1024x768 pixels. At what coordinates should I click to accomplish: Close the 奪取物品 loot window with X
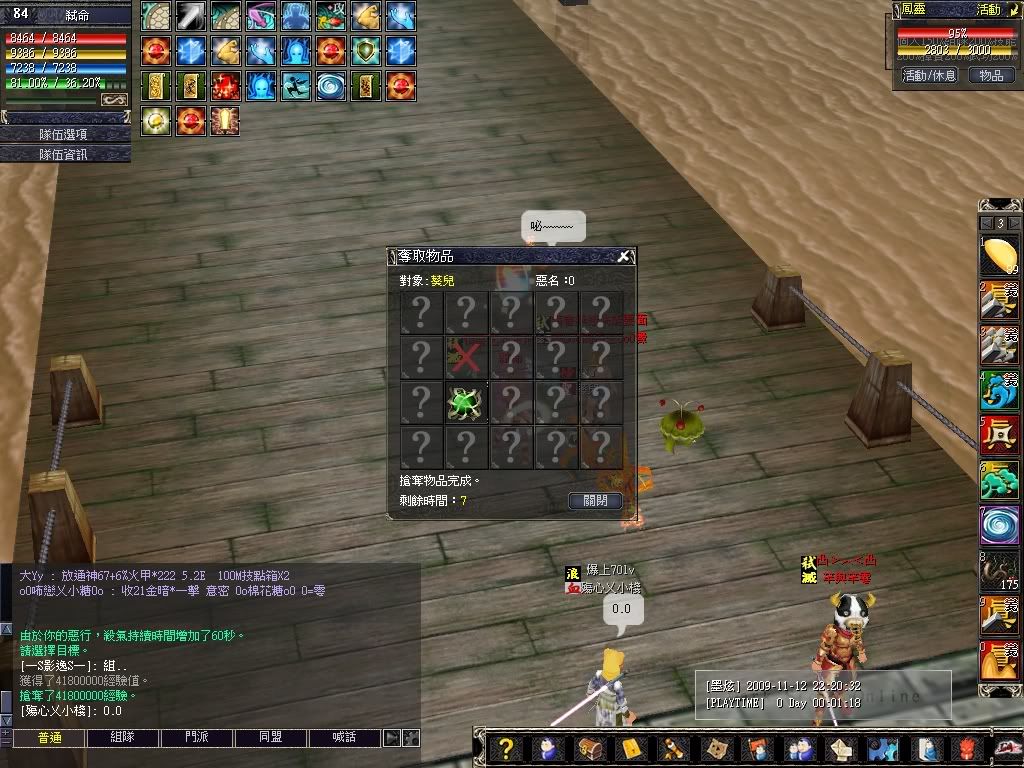click(x=623, y=257)
